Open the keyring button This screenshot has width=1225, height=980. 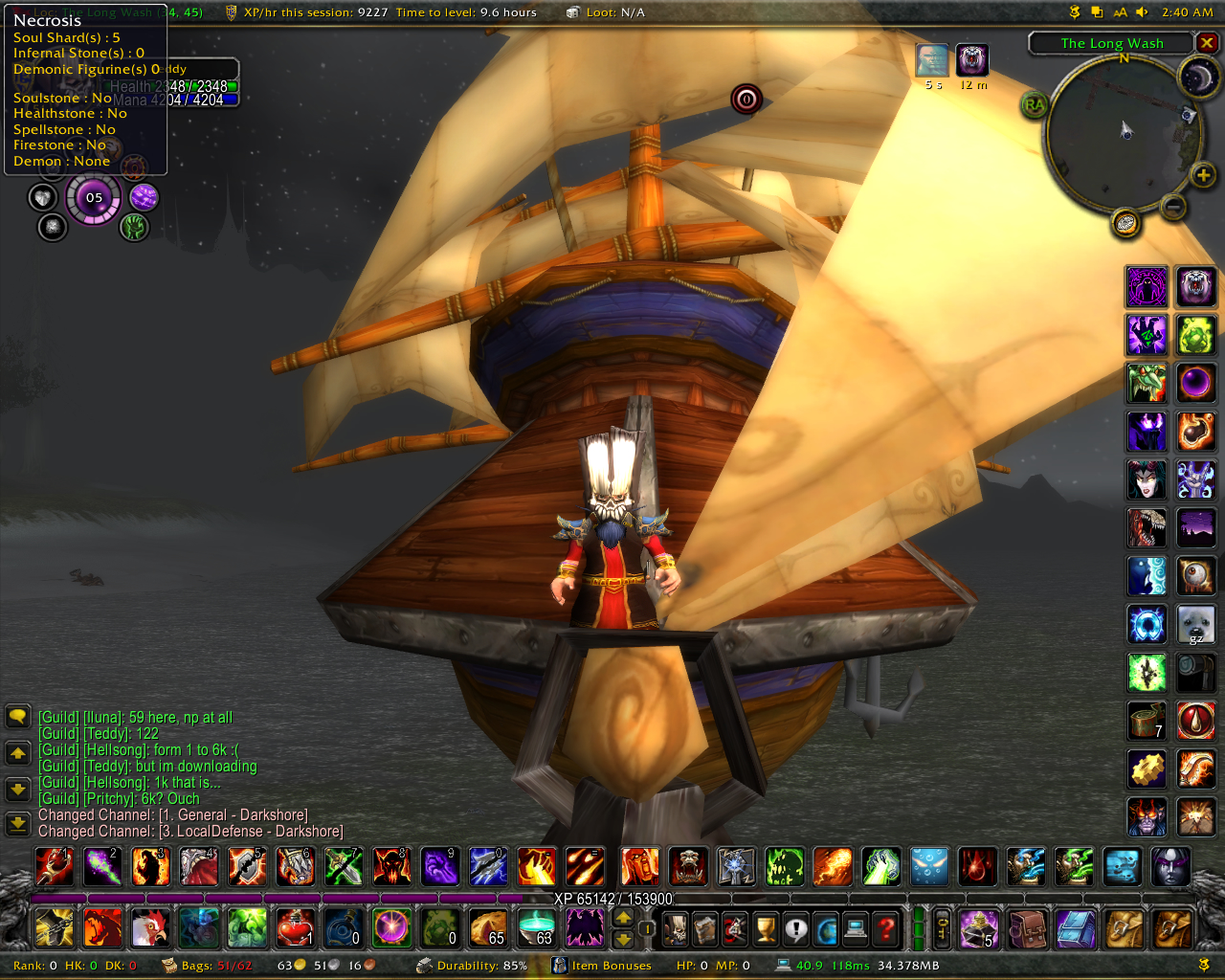pos(943,927)
